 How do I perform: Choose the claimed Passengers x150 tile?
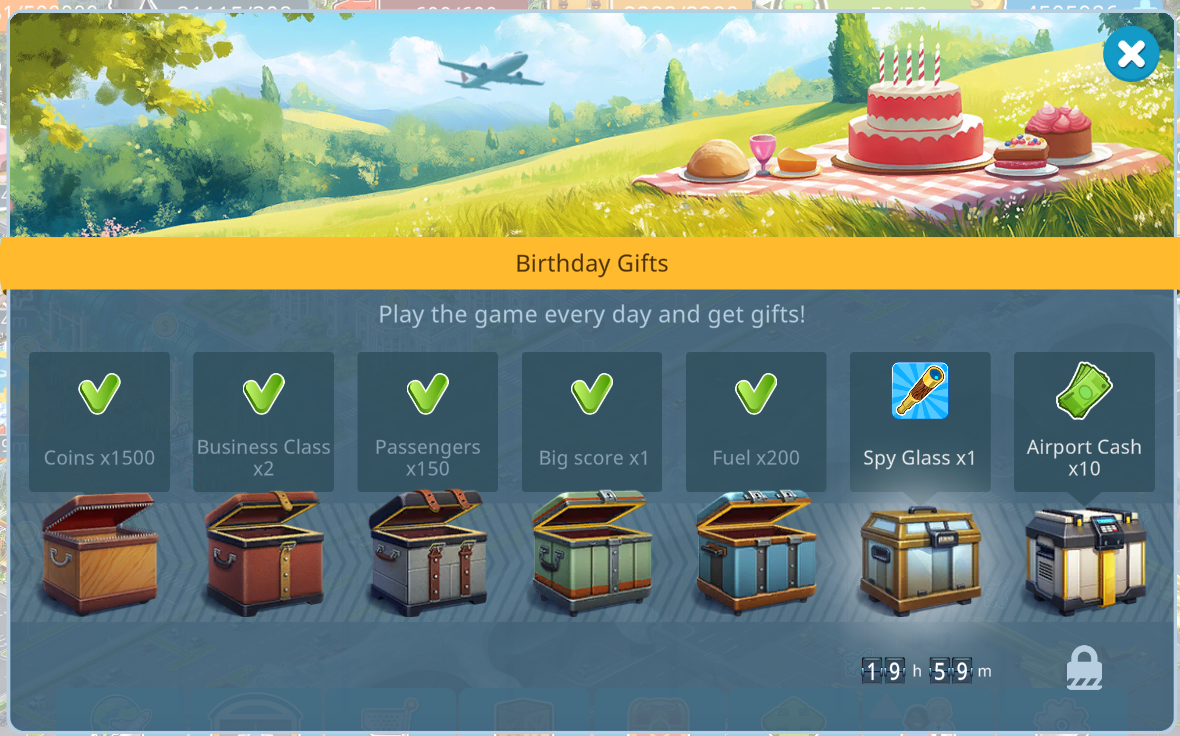point(428,421)
